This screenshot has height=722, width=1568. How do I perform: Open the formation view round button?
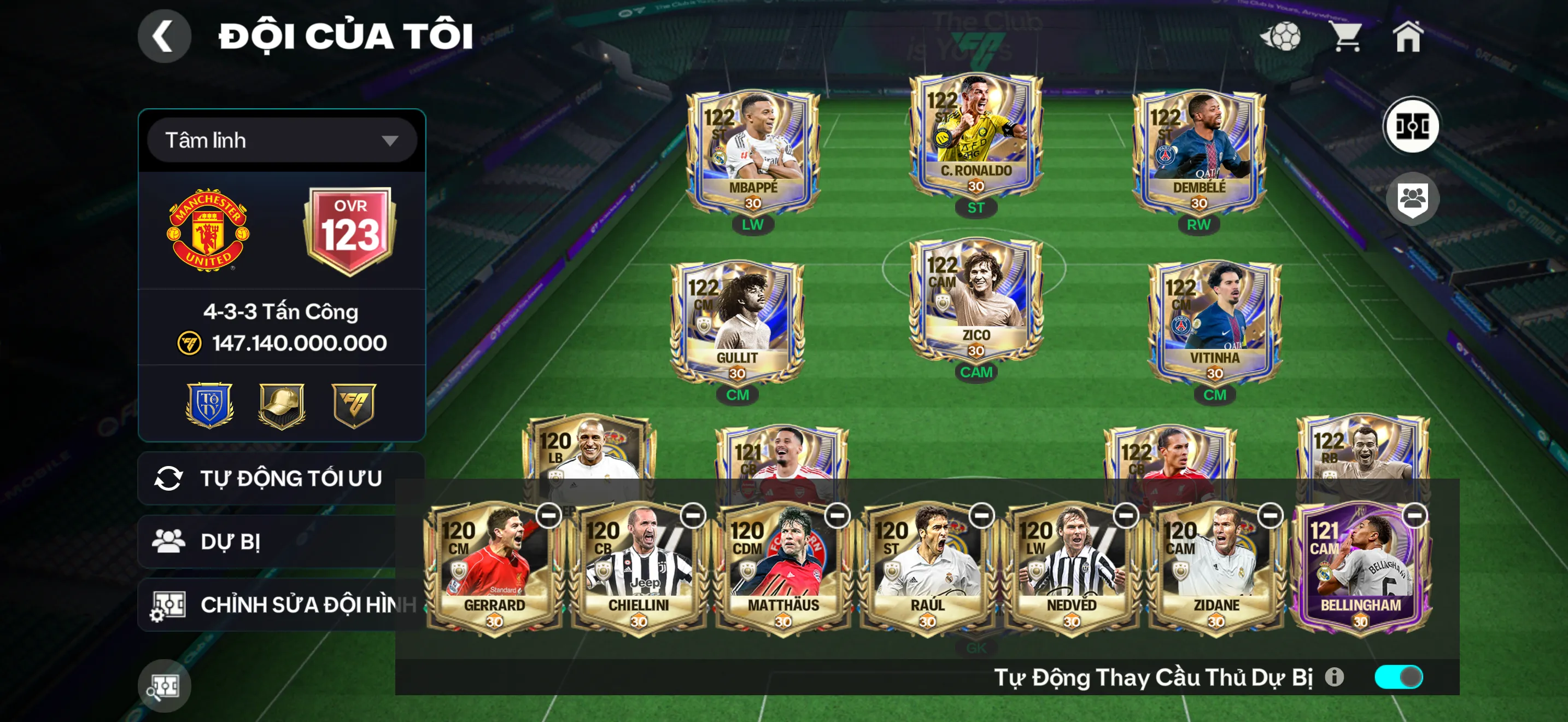click(1411, 126)
